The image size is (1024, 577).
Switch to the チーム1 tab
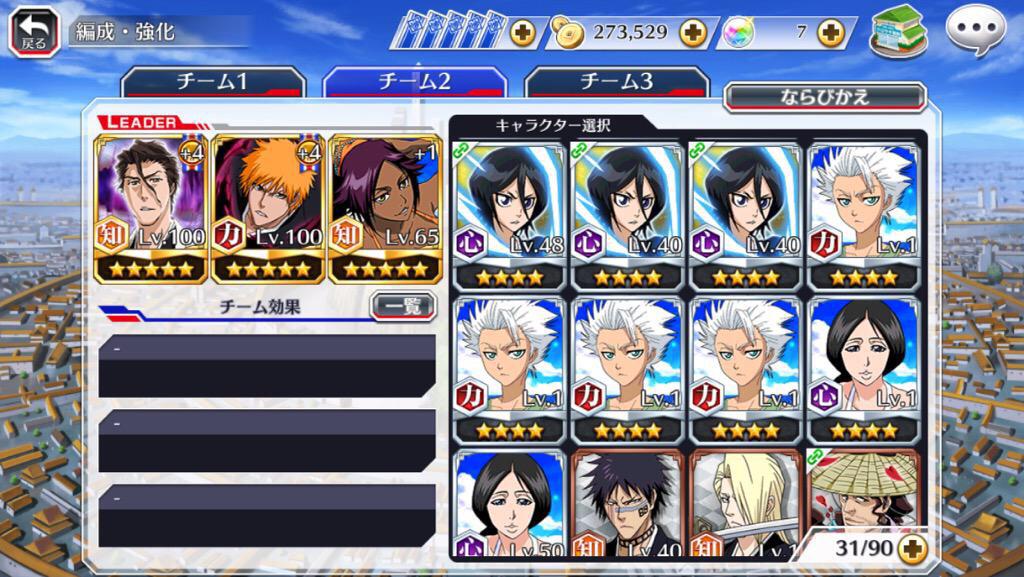(213, 82)
